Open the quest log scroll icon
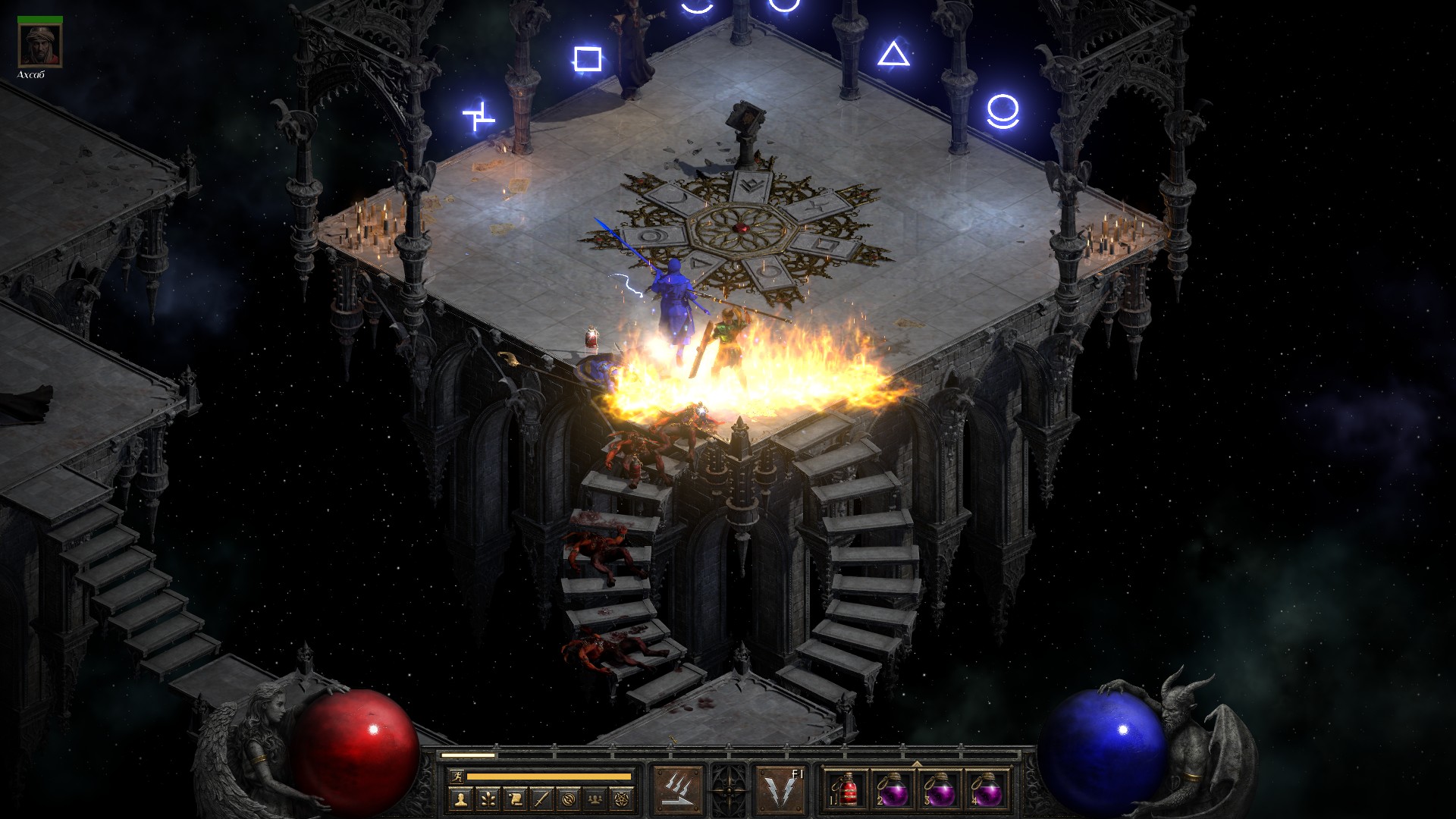This screenshot has height=819, width=1456. tap(514, 799)
